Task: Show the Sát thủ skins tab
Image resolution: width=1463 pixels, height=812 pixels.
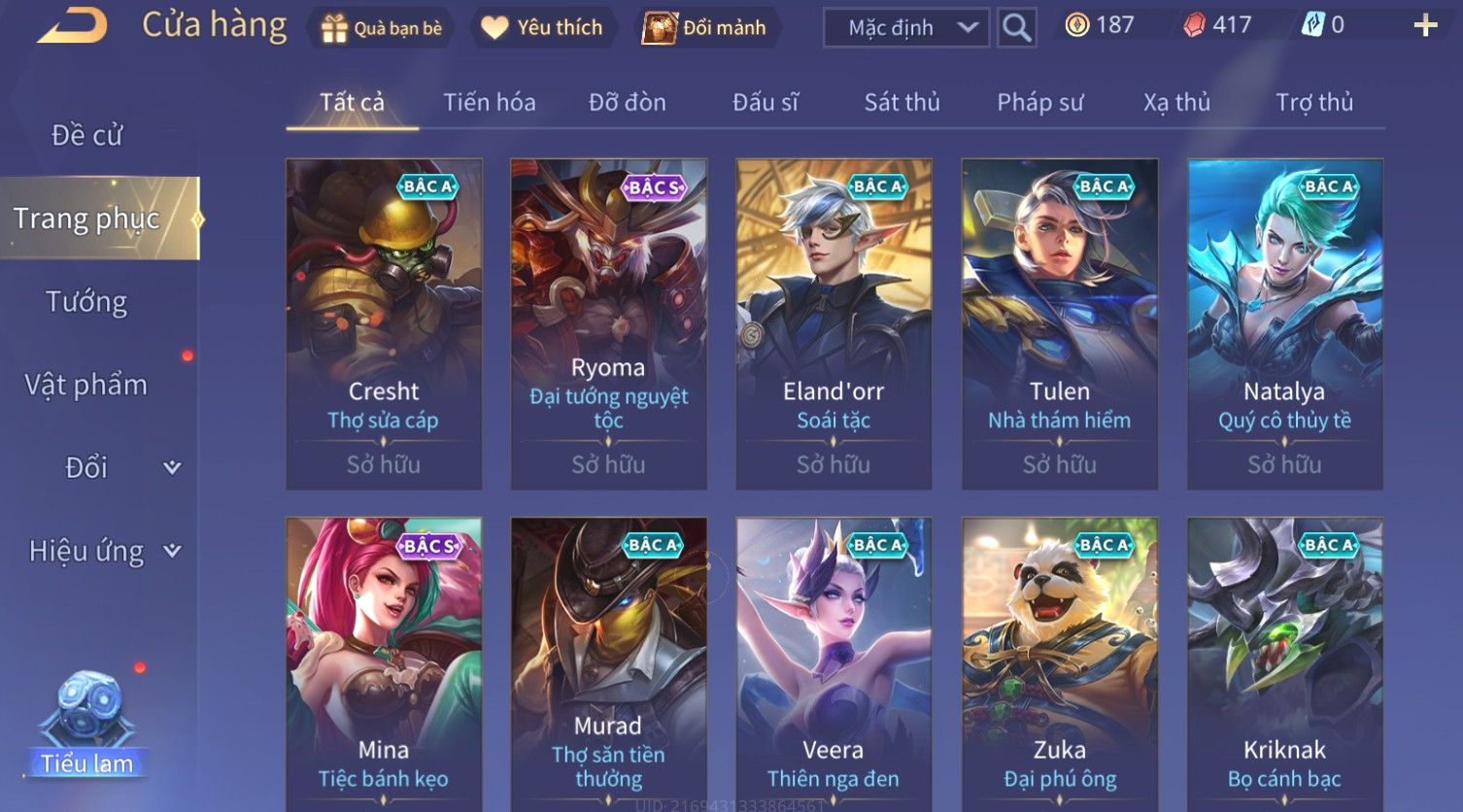Action: pos(902,102)
